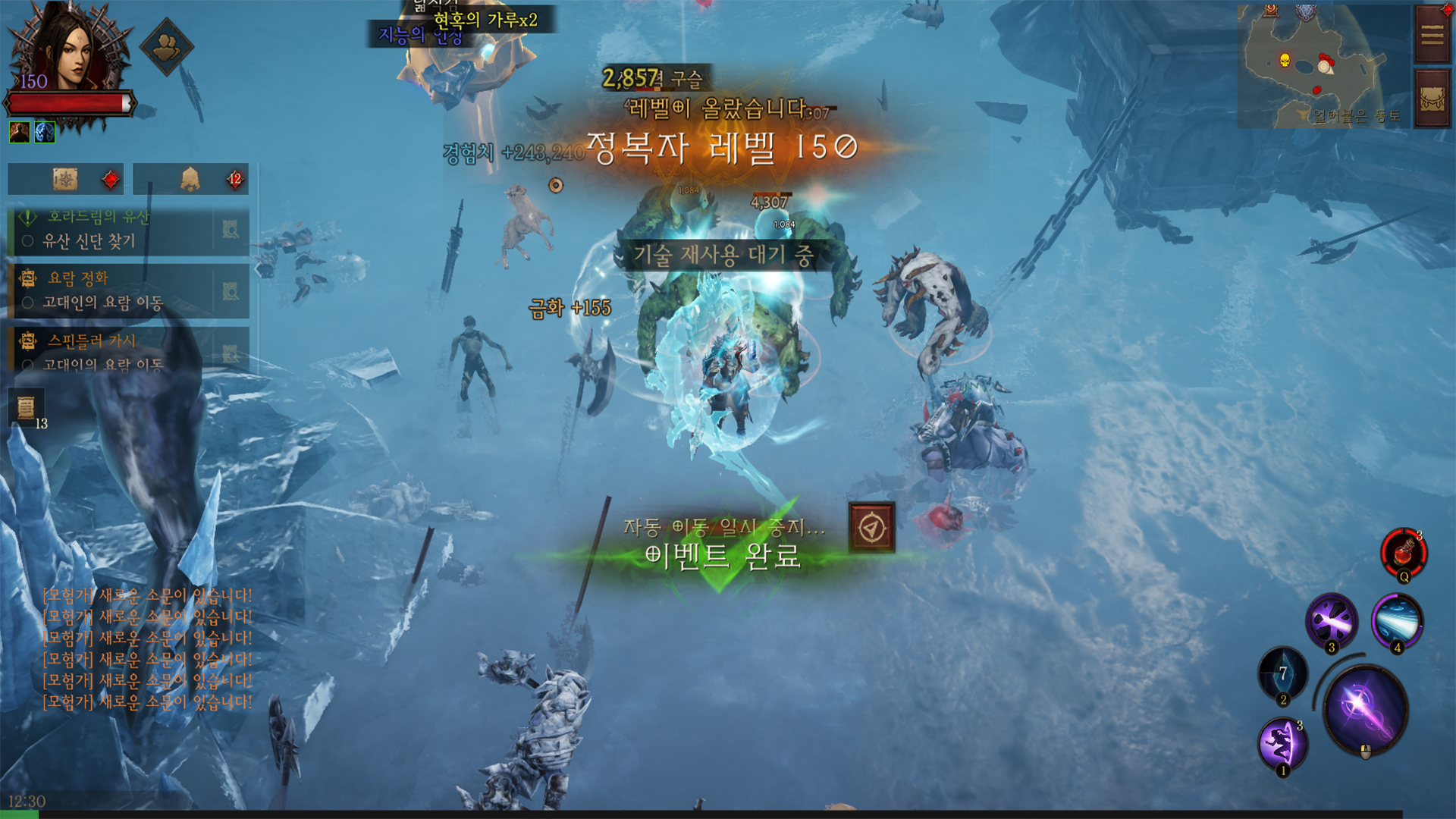Image resolution: width=1456 pixels, height=819 pixels.
Task: Use the red health potion
Action: pos(1404,552)
